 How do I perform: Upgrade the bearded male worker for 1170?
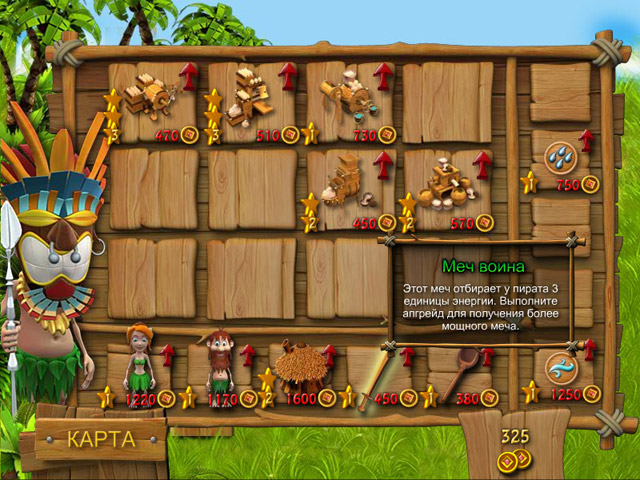(x=220, y=362)
